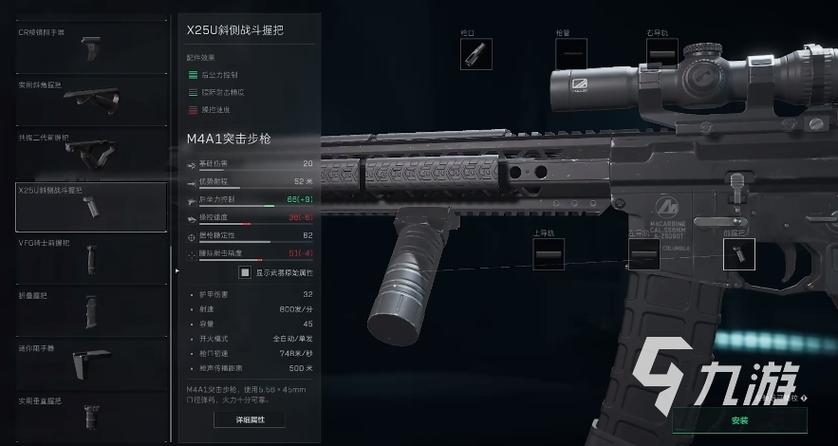The width and height of the screenshot is (838, 446).
Task: Select the 上导轨 upper rail slot
Action: coord(548,254)
